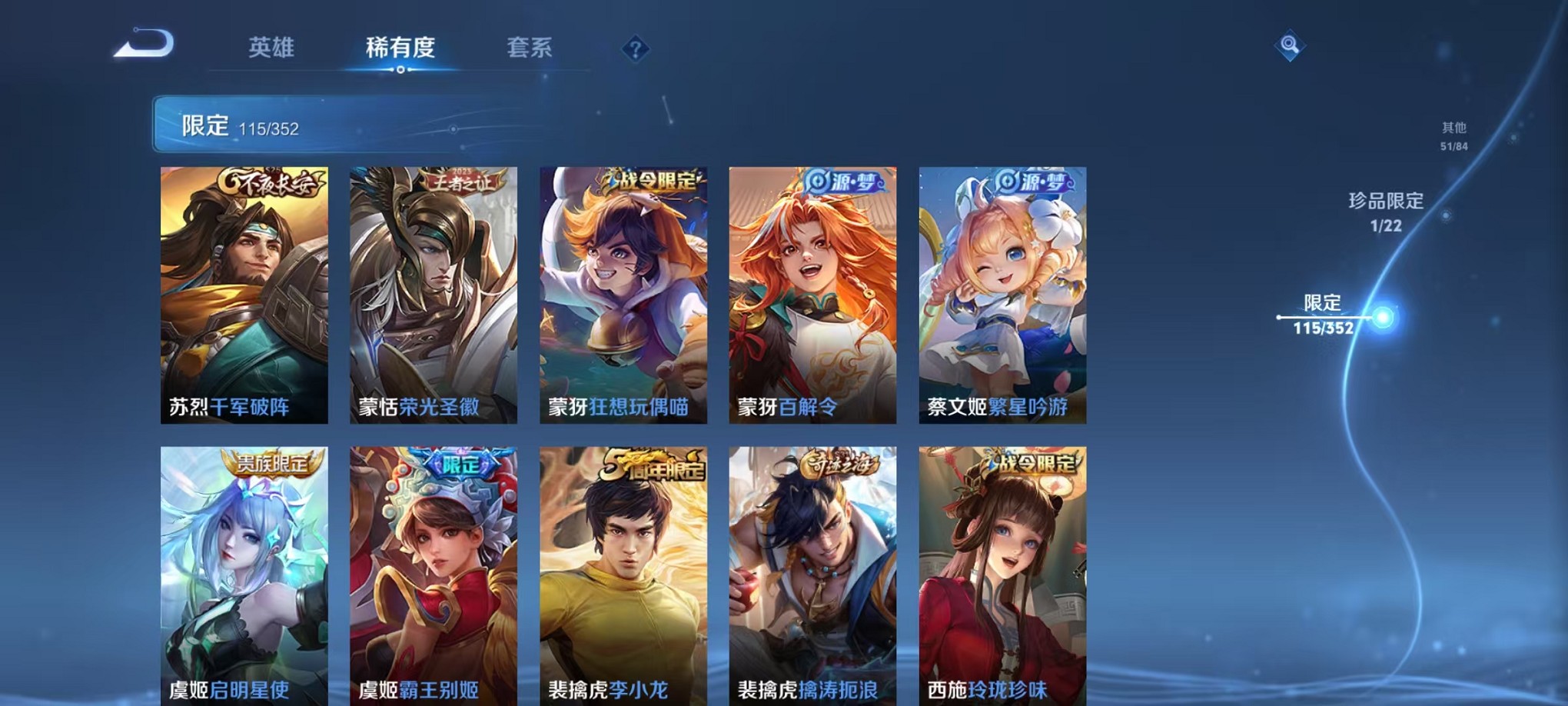The height and width of the screenshot is (706, 1568).
Task: Click the search magnifier icon
Action: [1291, 46]
